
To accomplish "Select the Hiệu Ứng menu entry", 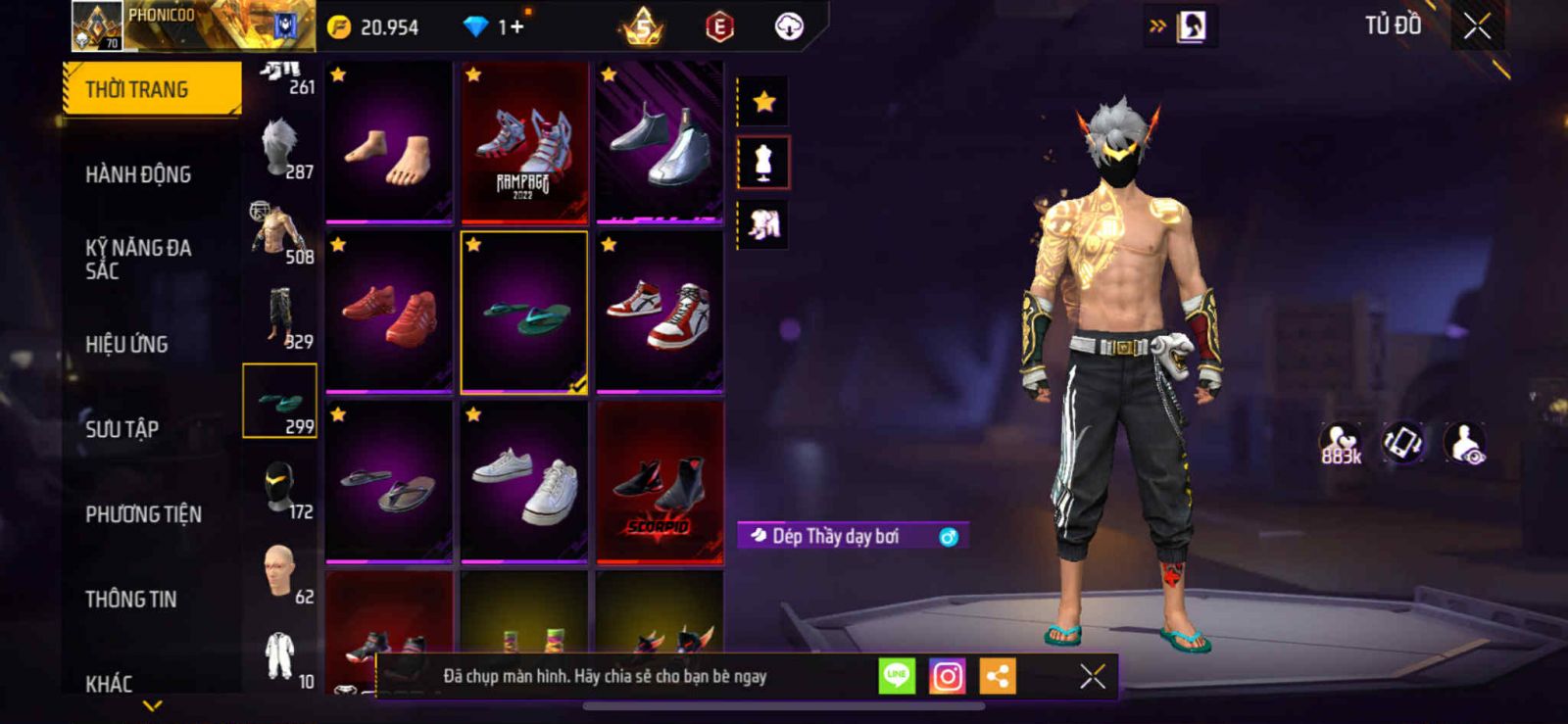I will pyautogui.click(x=126, y=344).
